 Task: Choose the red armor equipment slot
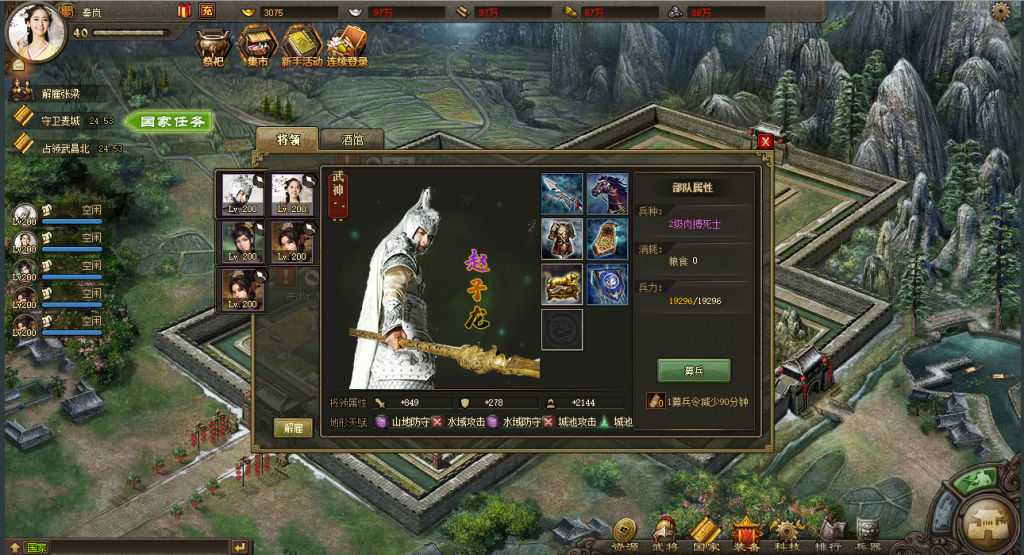pyautogui.click(x=561, y=239)
